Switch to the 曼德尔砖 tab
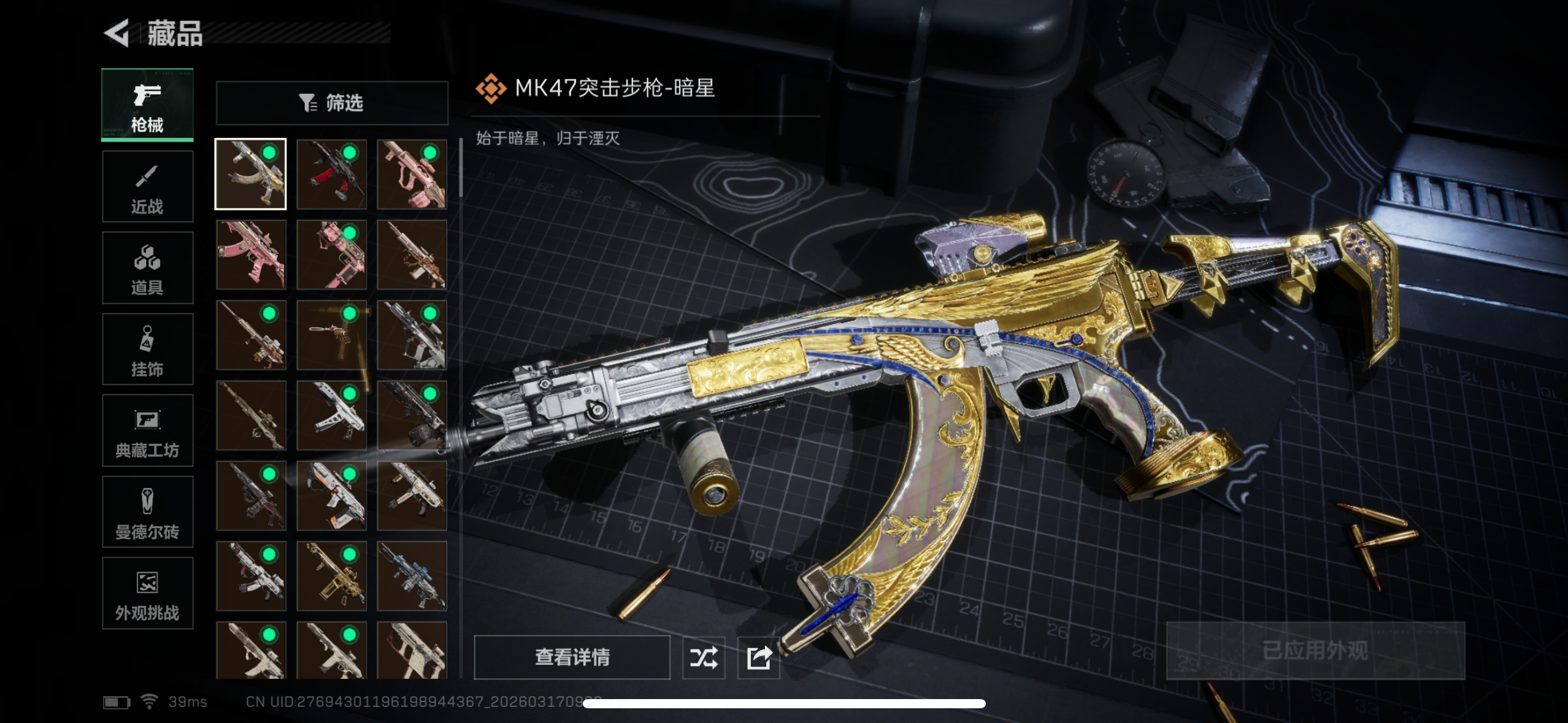Viewport: 1568px width, 723px height. point(147,512)
